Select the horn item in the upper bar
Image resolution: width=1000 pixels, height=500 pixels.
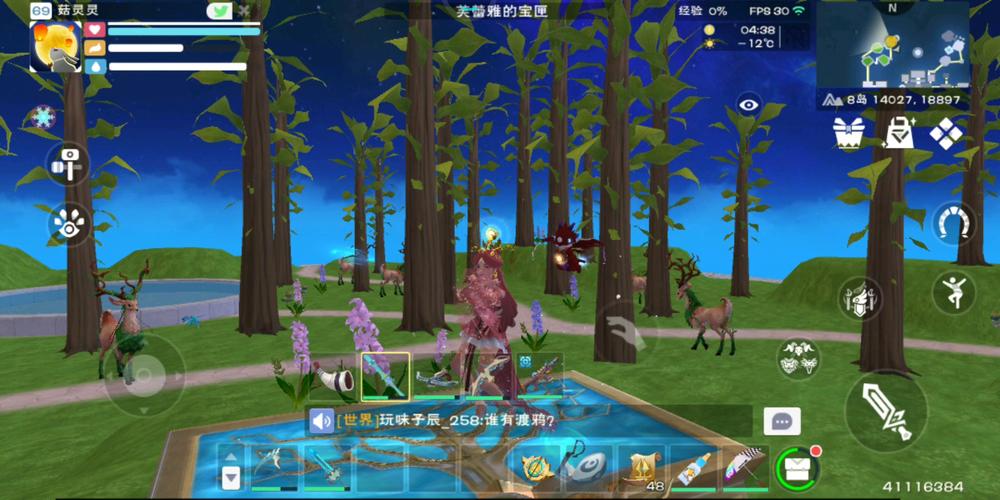tap(334, 376)
